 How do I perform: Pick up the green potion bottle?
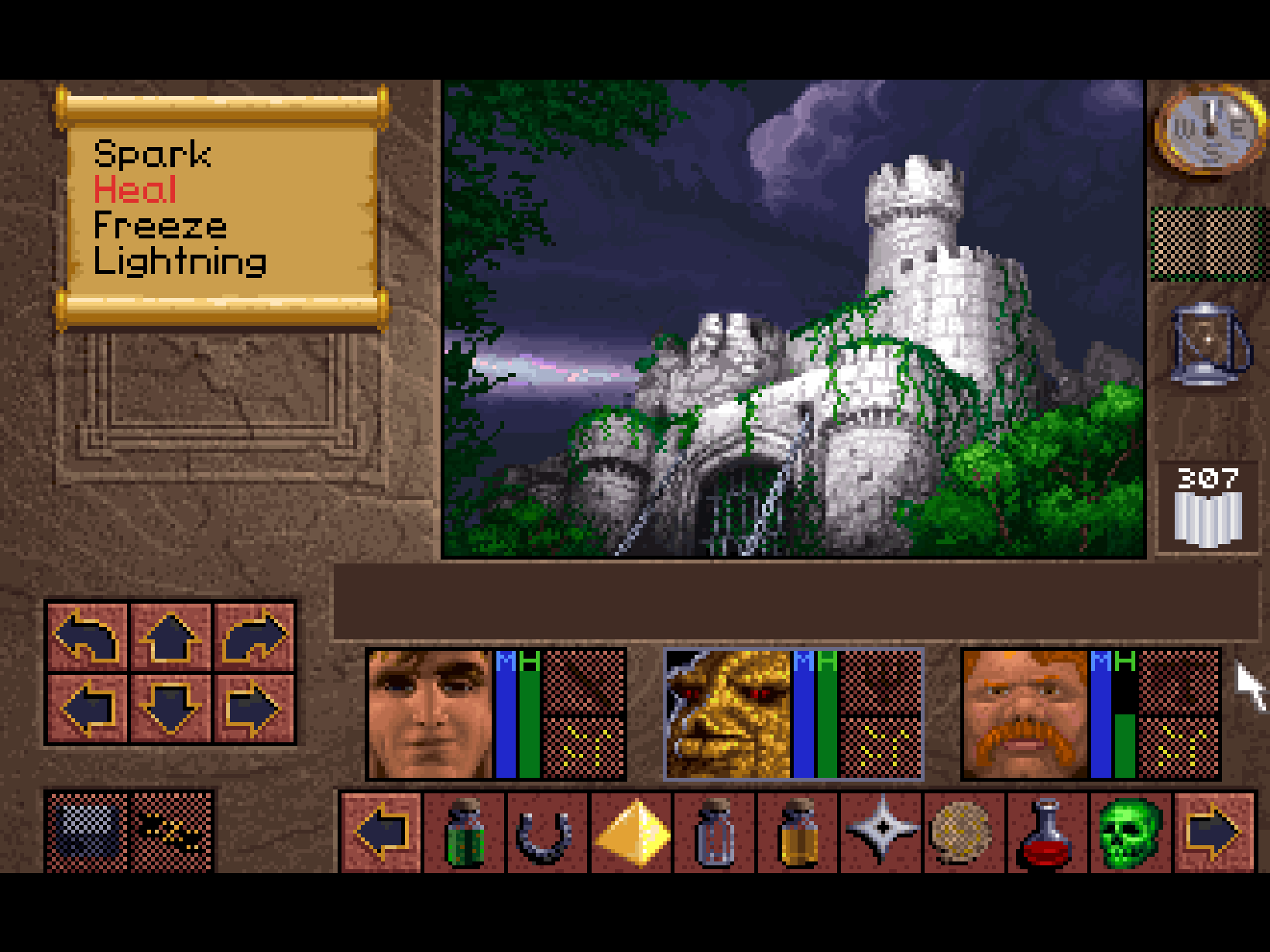(x=465, y=834)
